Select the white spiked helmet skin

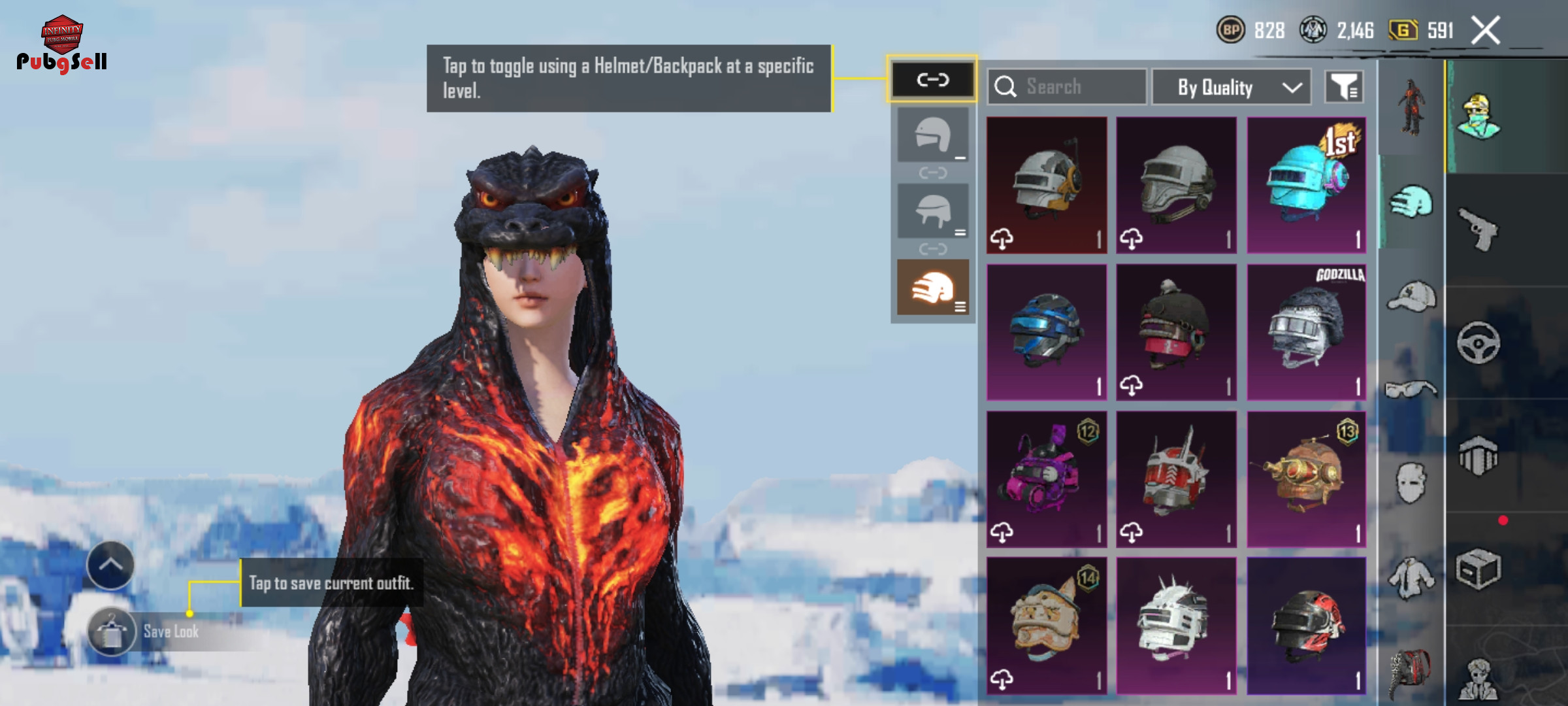(x=1176, y=626)
